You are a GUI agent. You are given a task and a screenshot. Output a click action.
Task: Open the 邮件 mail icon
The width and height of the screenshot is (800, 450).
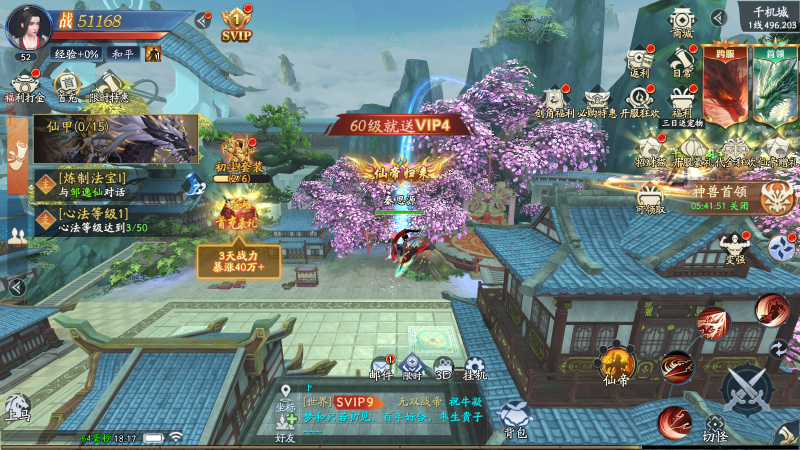coord(381,367)
